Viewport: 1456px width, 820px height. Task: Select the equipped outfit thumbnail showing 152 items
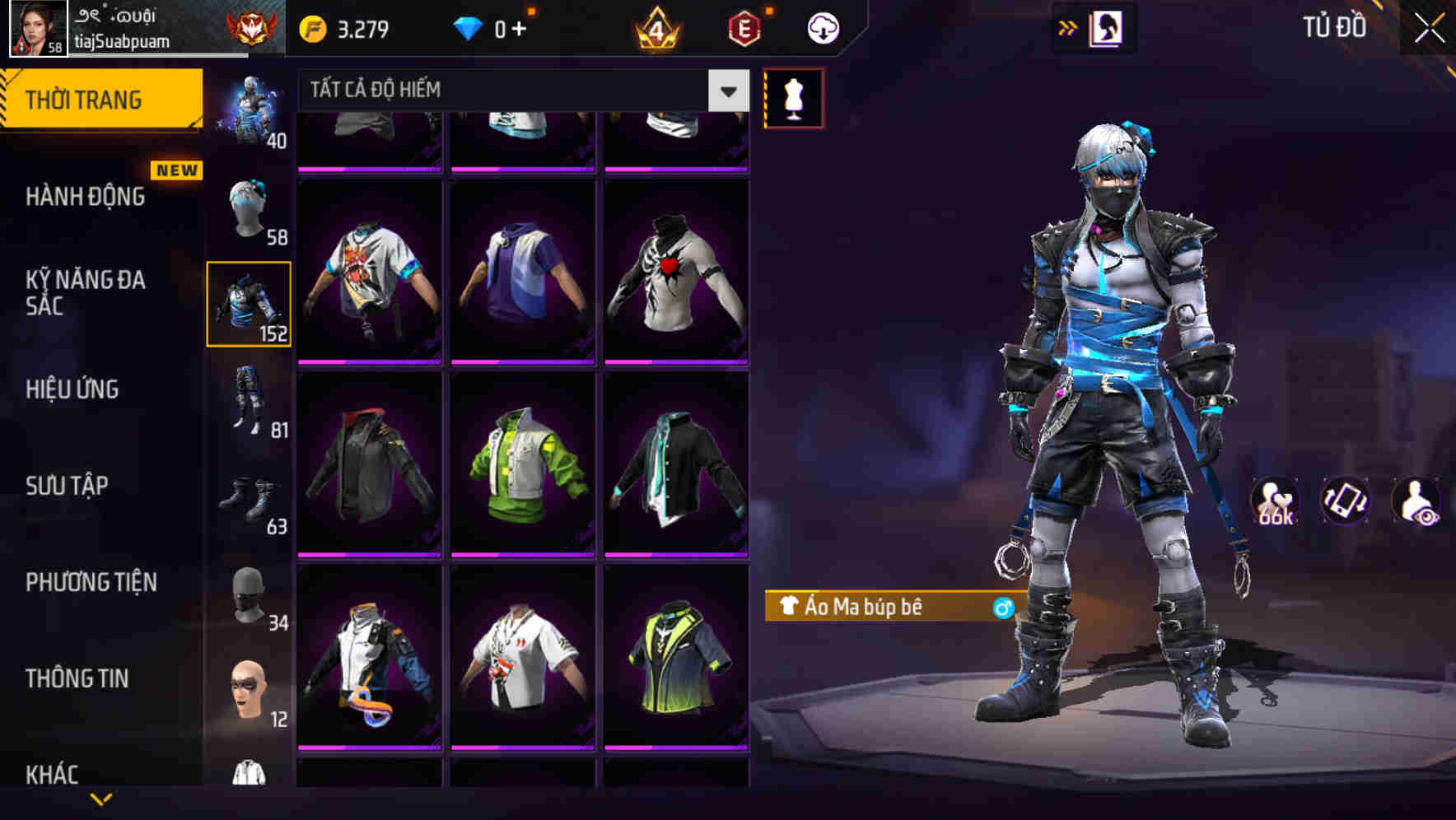[250, 303]
